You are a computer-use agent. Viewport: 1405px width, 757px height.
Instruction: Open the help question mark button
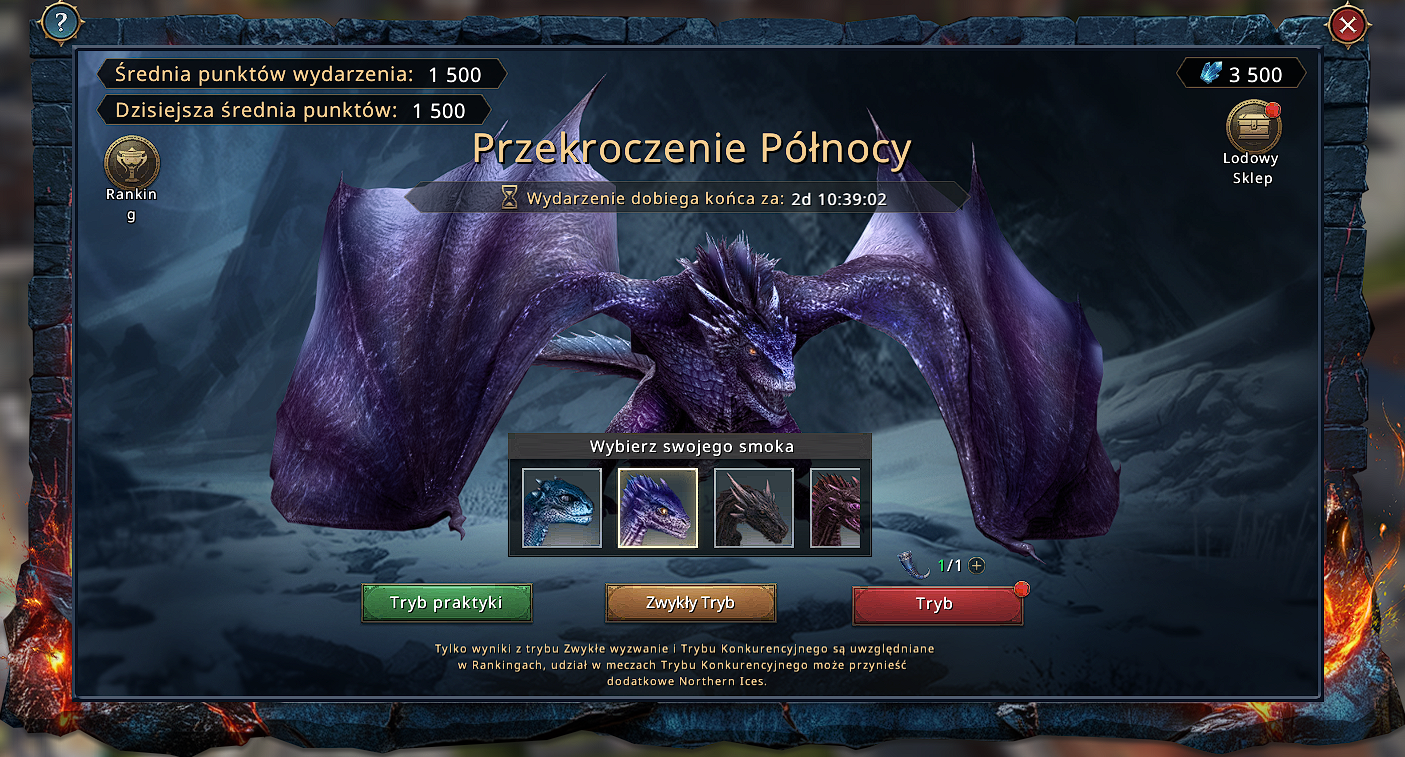coord(61,24)
